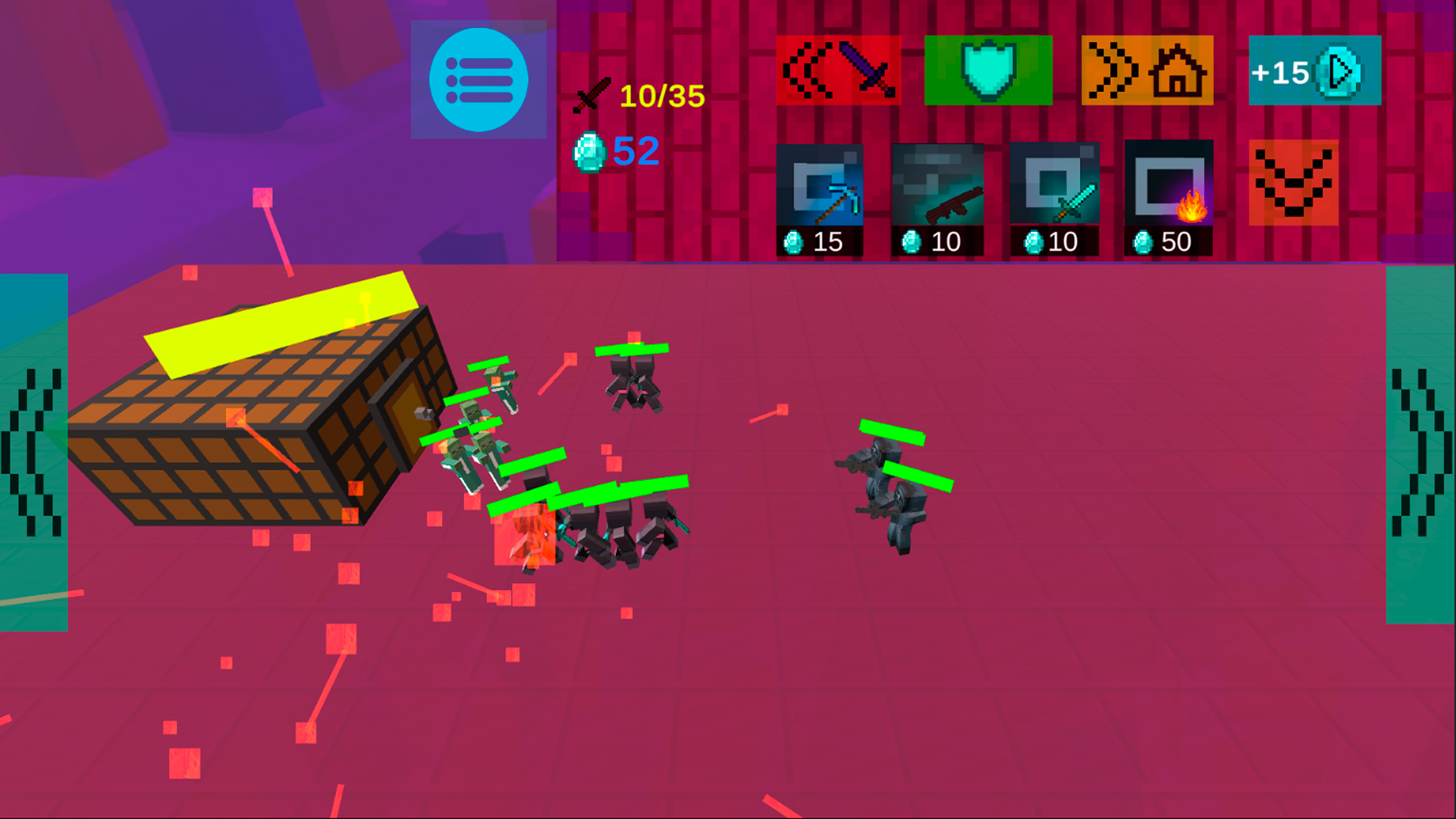The height and width of the screenshot is (819, 1456).
Task: Buy the pickaxe unit for 15 diamonds
Action: click(821, 197)
